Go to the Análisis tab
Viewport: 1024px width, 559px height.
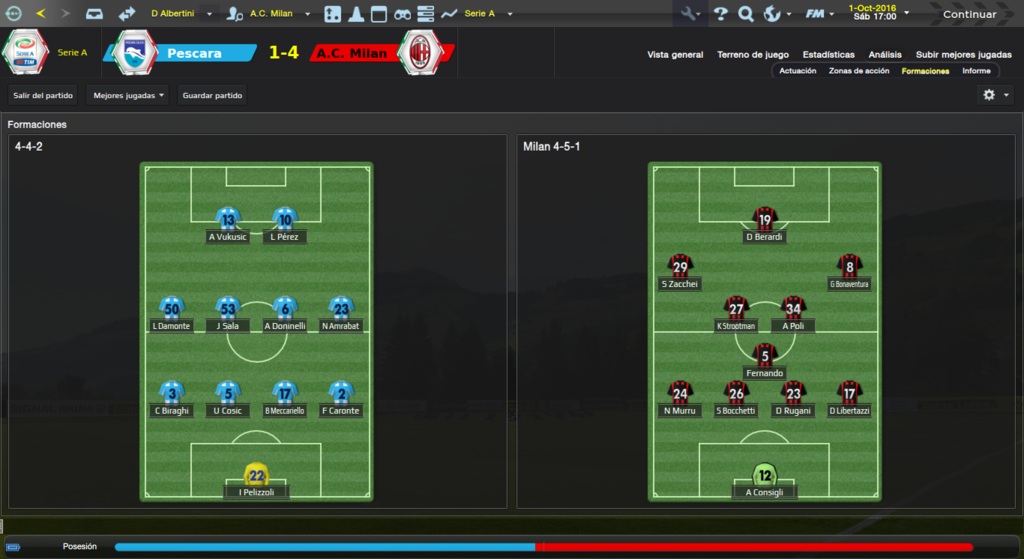[885, 55]
